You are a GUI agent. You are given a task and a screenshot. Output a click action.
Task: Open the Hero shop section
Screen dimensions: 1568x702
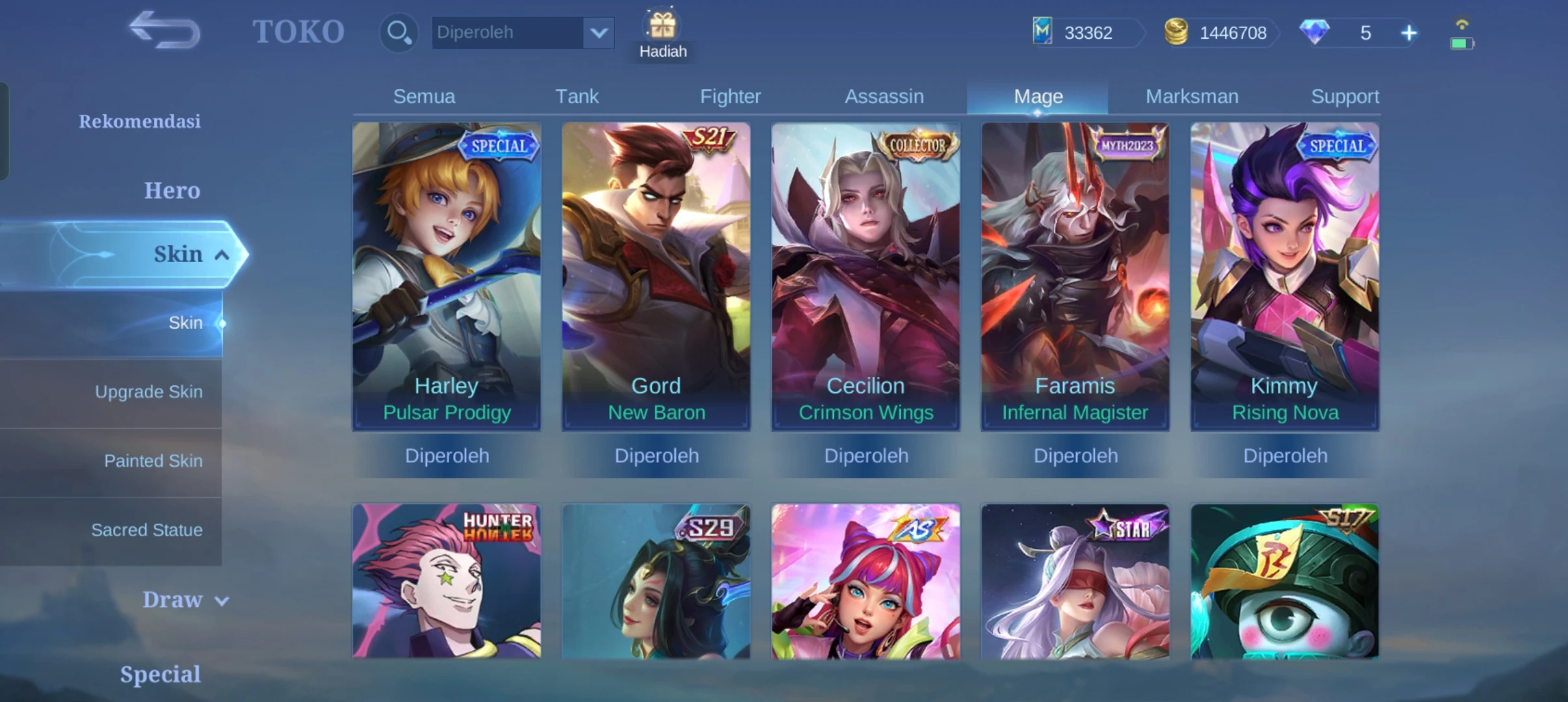172,190
